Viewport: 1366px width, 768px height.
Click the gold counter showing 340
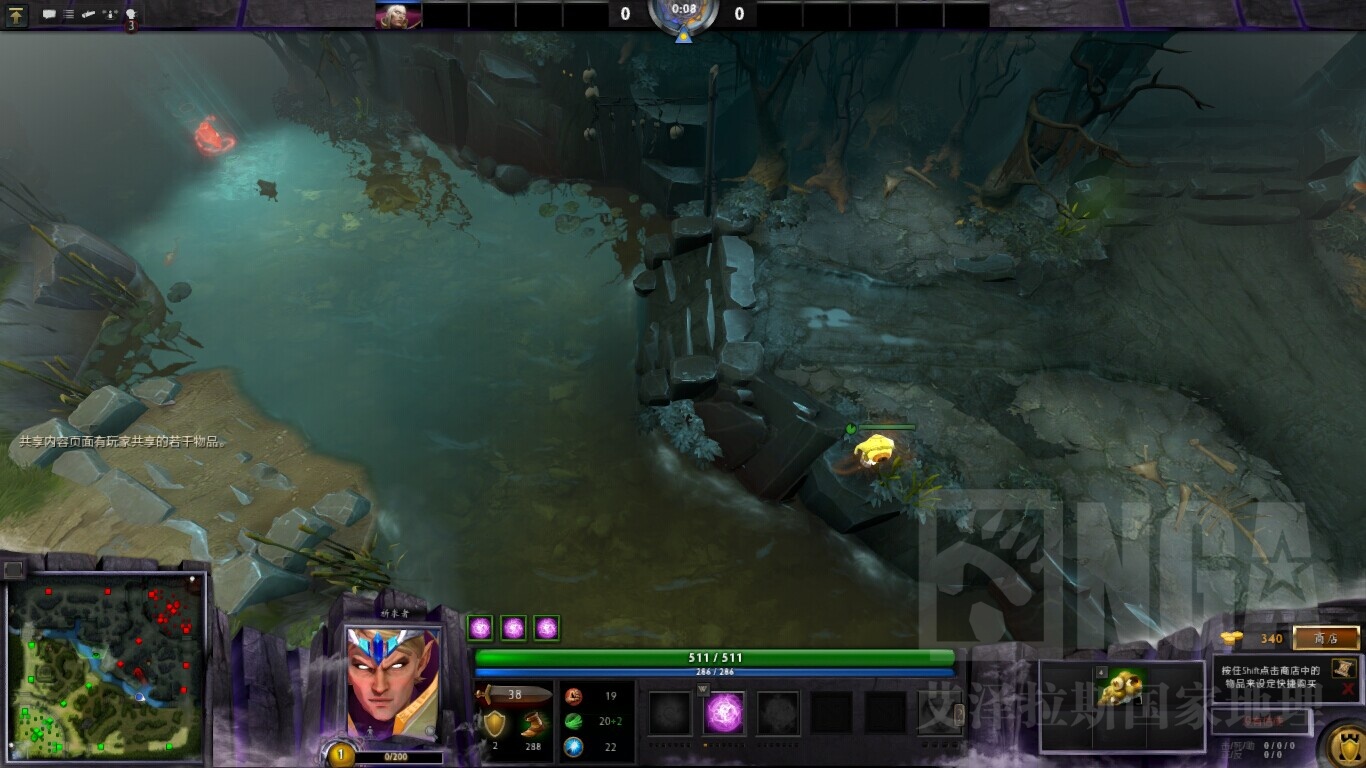pos(1272,638)
